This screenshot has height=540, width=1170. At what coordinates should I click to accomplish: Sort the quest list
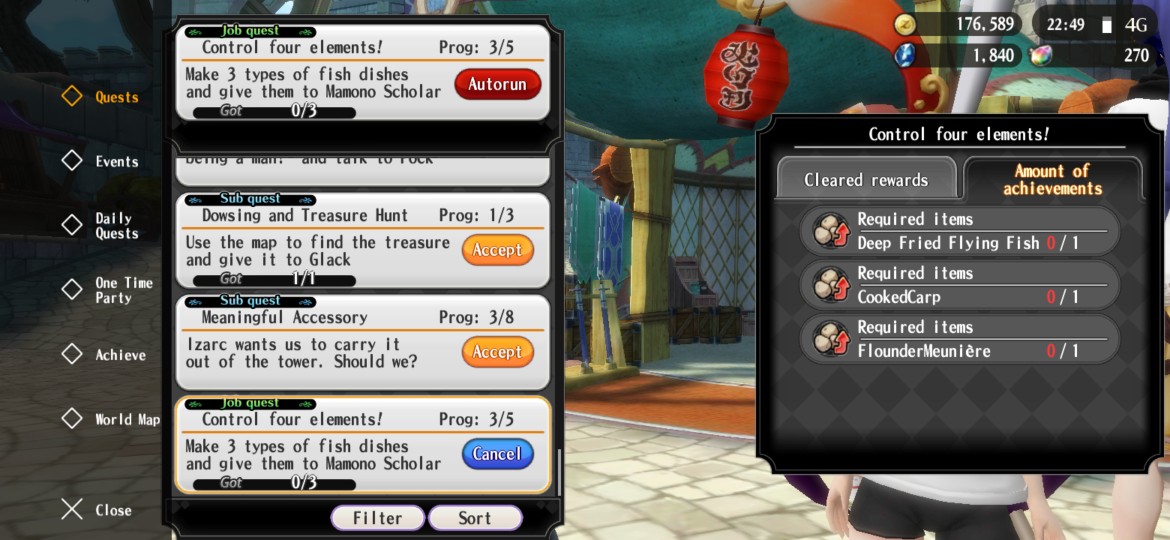475,518
